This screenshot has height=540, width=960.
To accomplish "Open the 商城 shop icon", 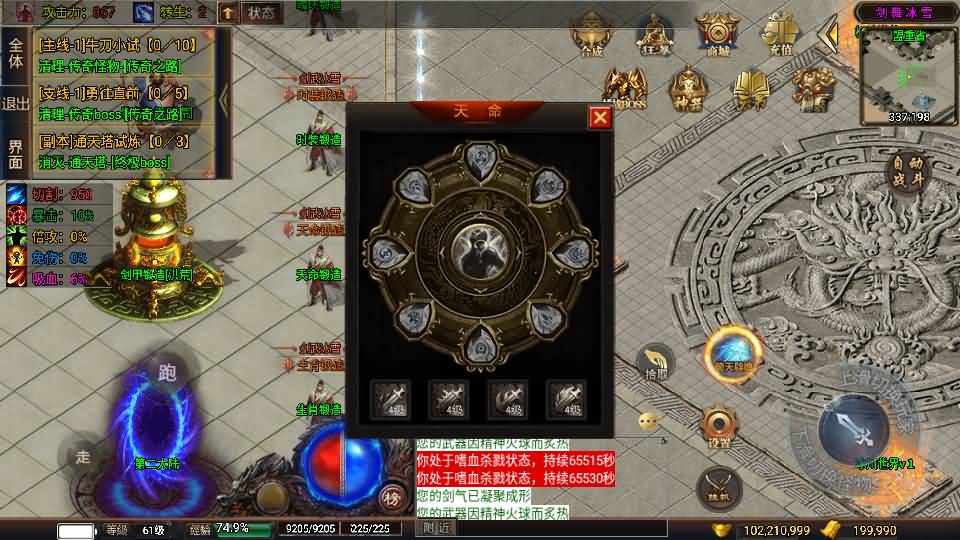I will coord(717,37).
